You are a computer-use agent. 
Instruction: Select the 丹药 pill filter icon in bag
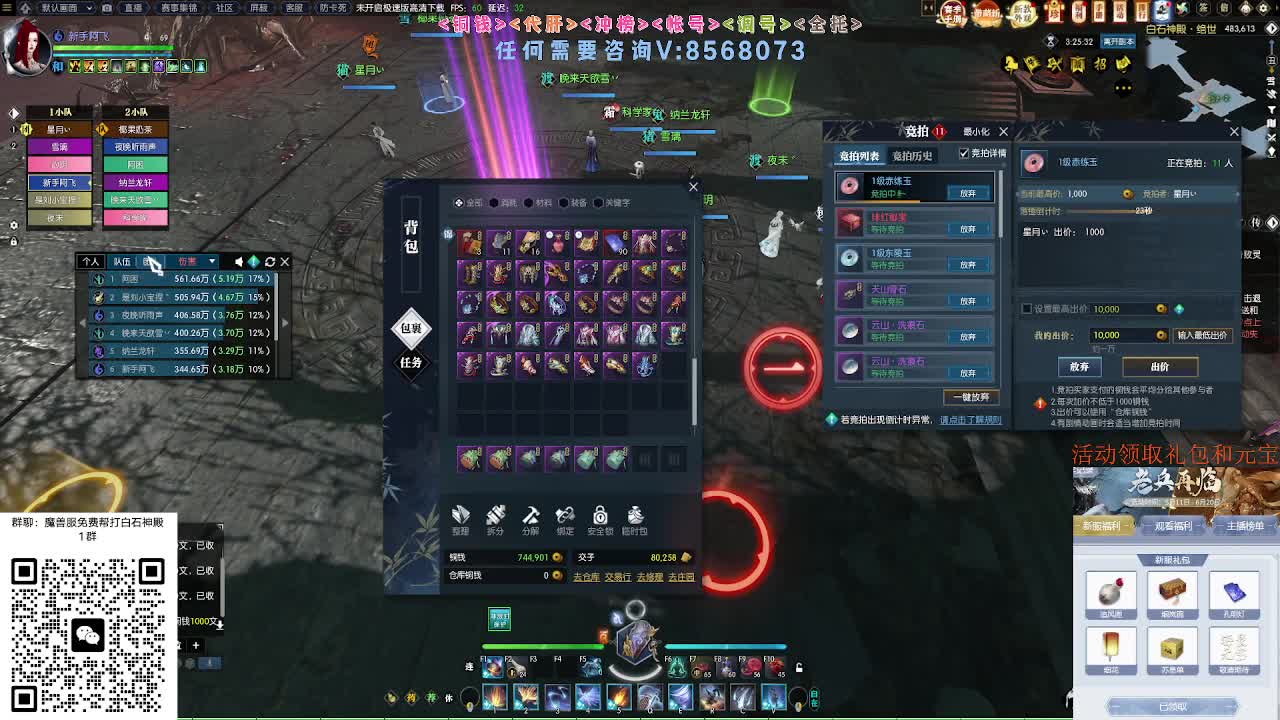[494, 202]
